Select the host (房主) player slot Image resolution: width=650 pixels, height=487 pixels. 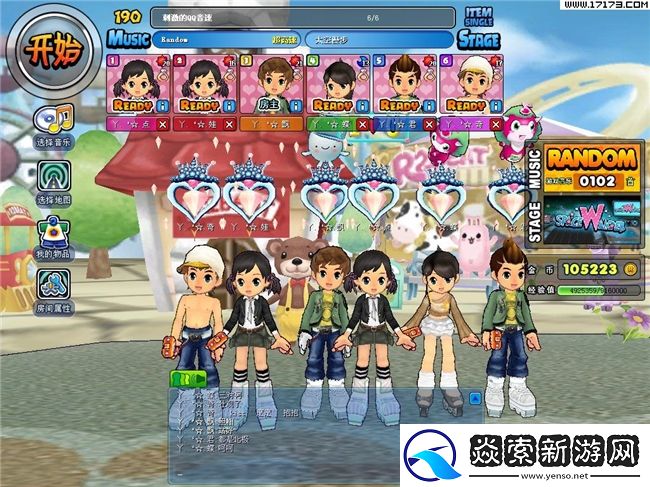(268, 83)
